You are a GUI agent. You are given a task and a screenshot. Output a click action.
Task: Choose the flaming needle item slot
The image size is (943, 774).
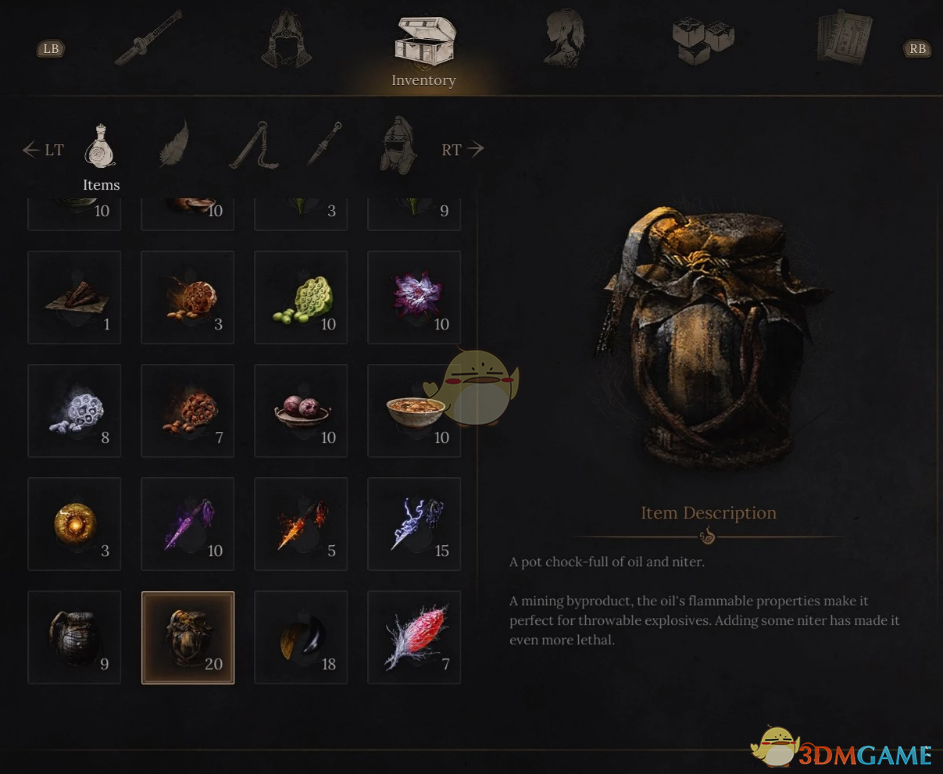point(301,524)
